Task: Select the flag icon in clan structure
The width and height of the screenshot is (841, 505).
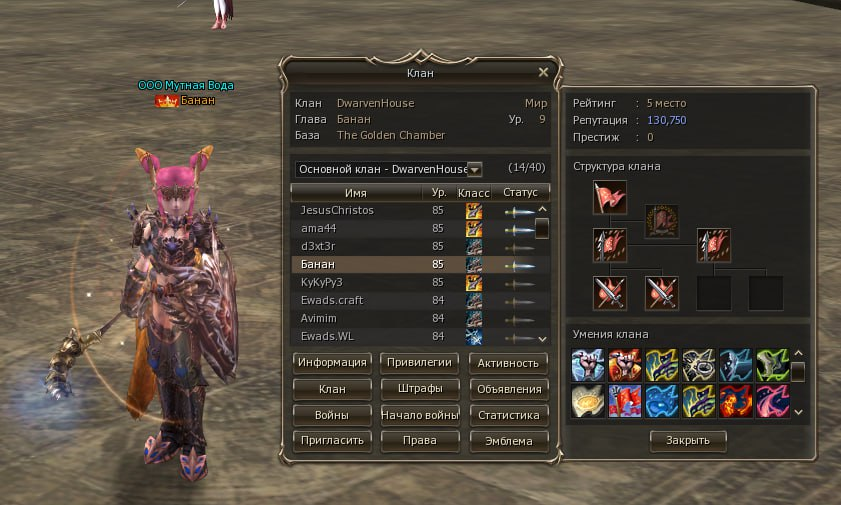Action: 608,197
